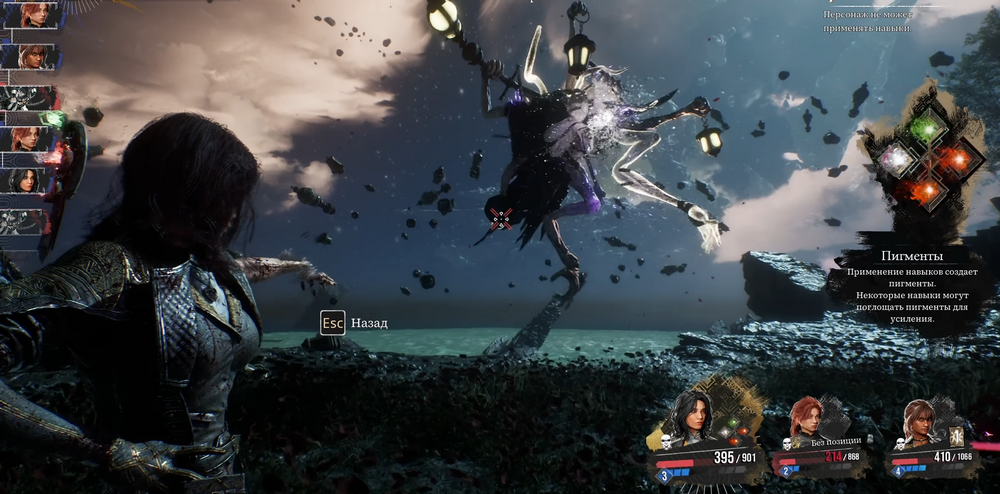Click the Назад back button
The image size is (1000, 494).
[354, 323]
